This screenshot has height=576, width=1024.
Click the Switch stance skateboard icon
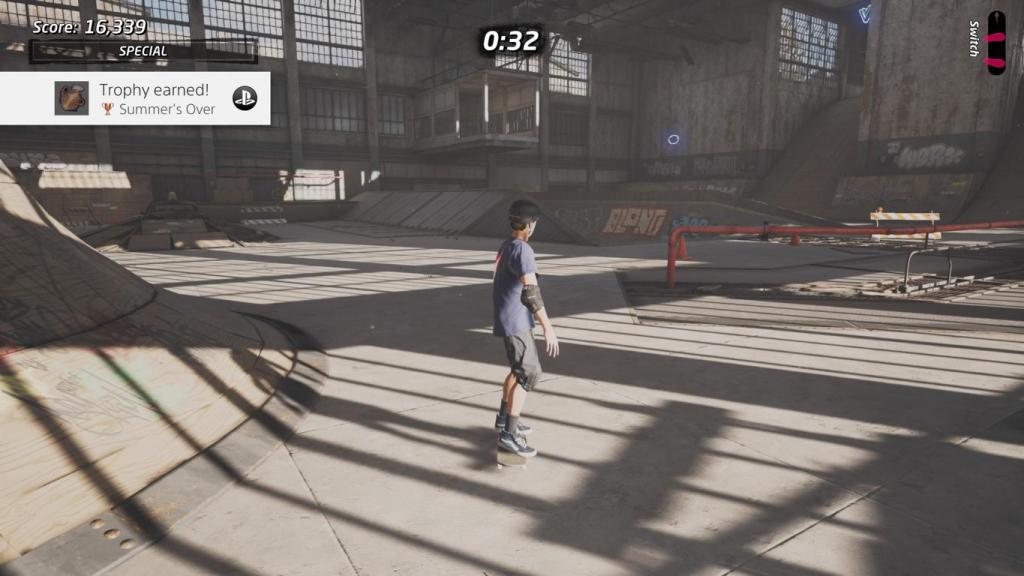tap(995, 42)
